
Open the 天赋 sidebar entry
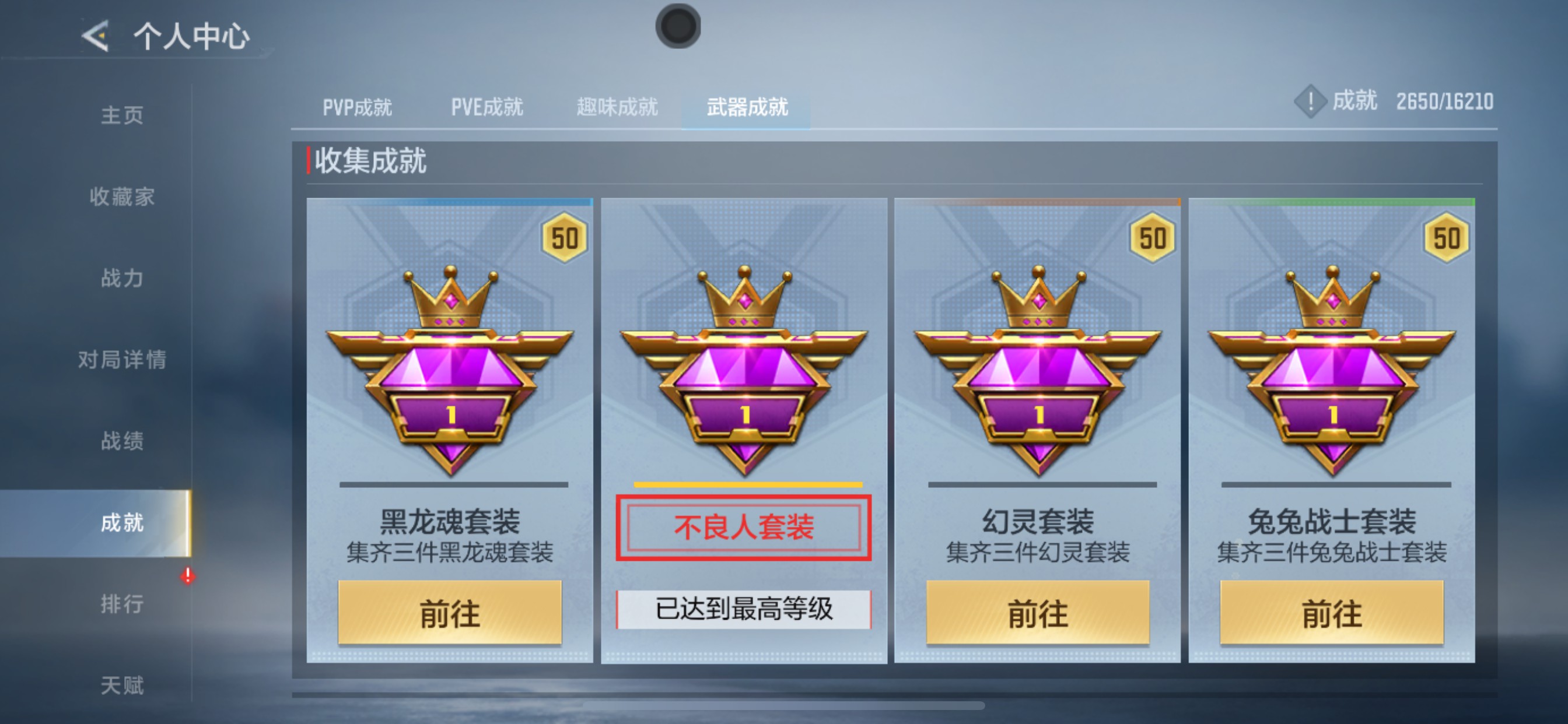(122, 686)
